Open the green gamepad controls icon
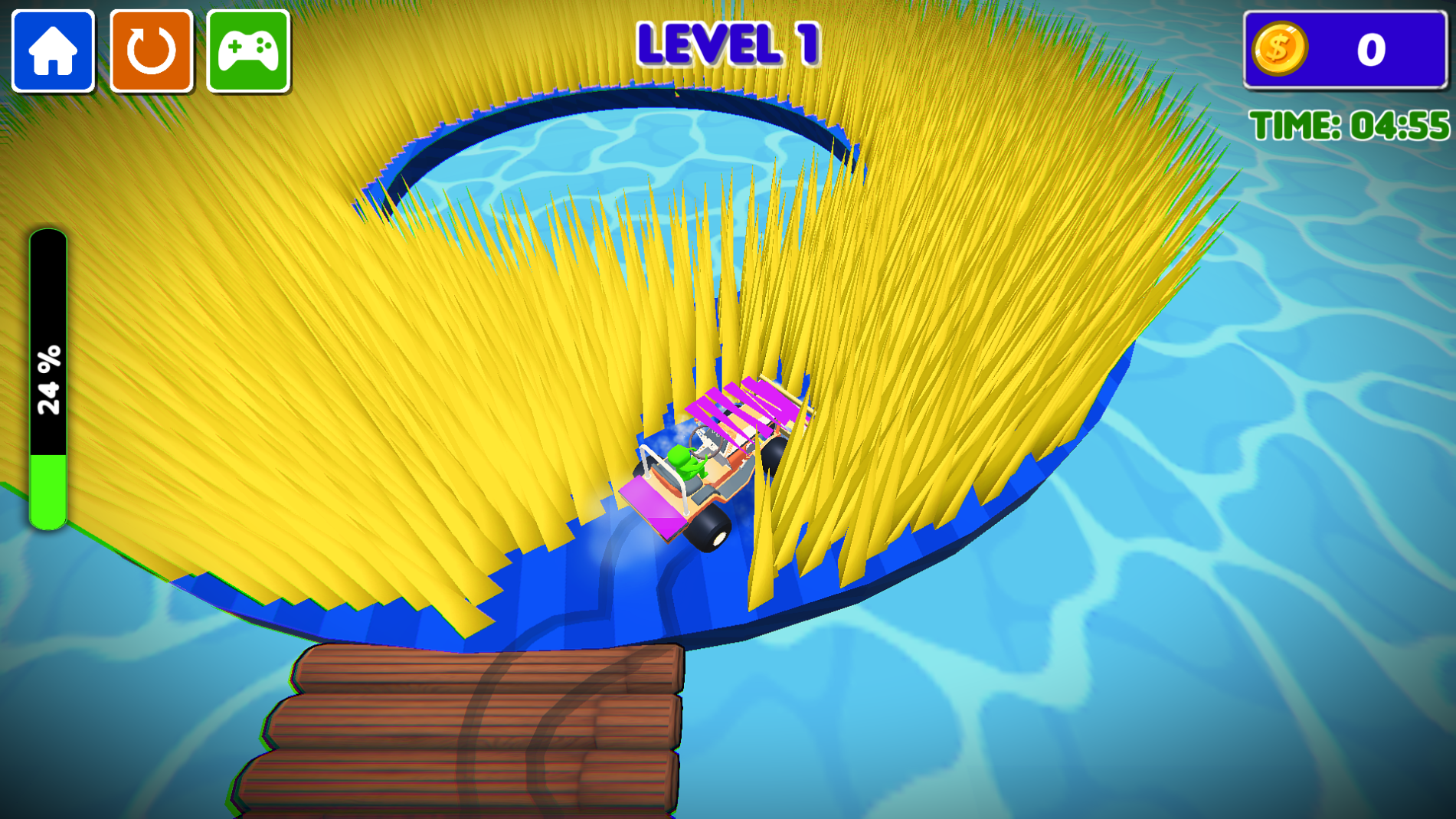1456x819 pixels. pos(247,51)
